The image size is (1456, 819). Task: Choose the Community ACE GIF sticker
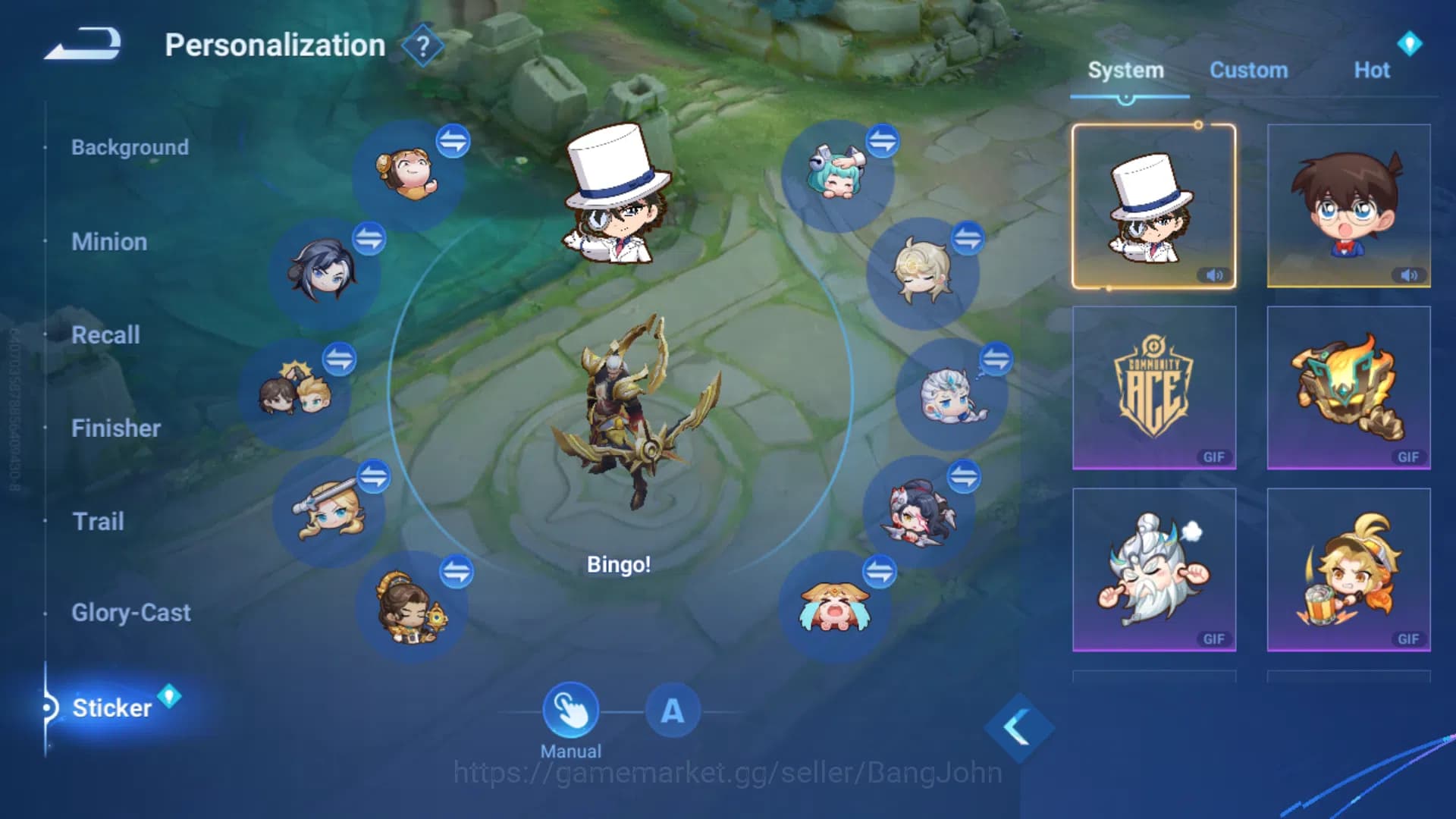click(x=1153, y=388)
